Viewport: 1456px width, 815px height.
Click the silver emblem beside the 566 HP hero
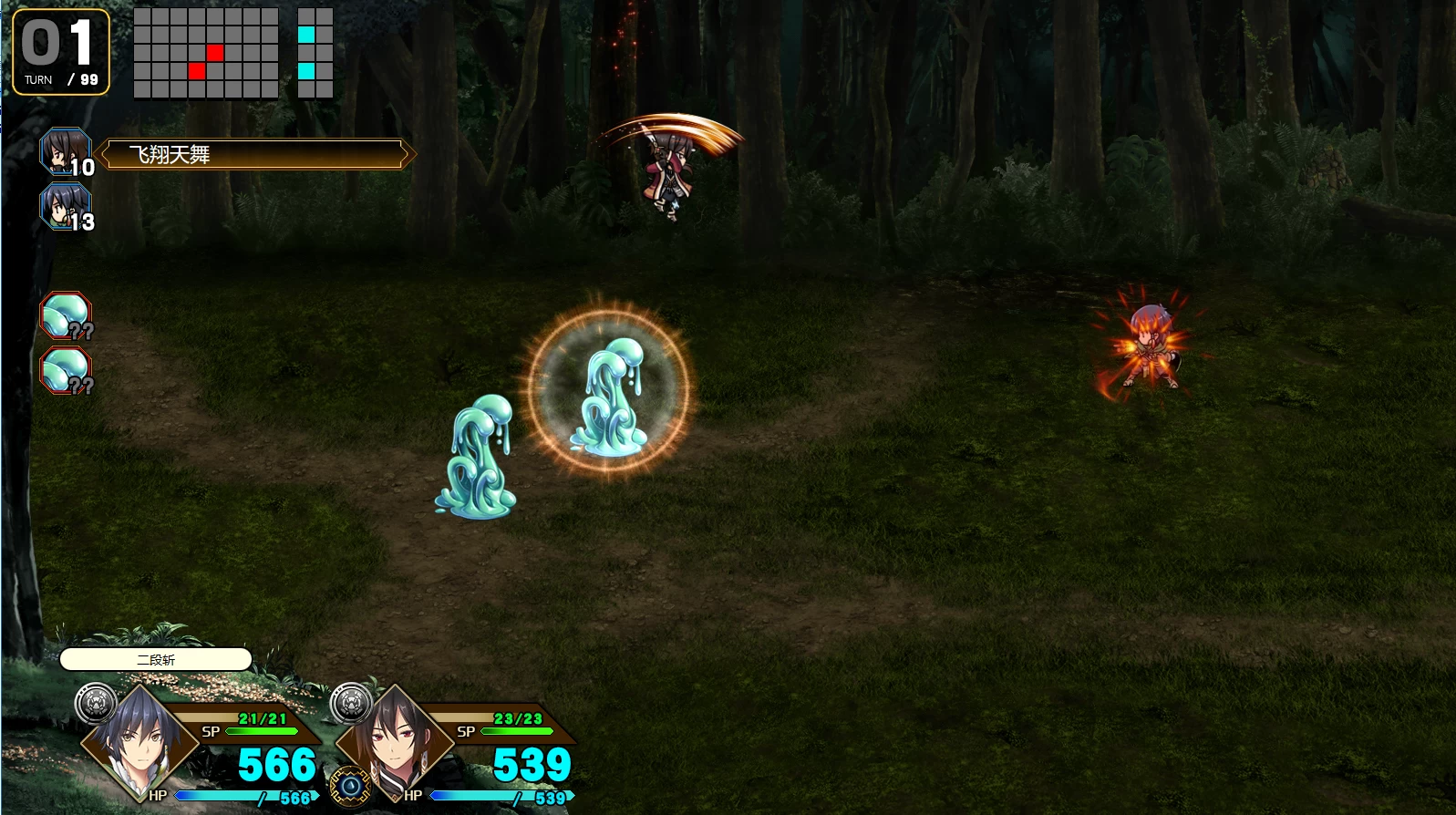(96, 703)
